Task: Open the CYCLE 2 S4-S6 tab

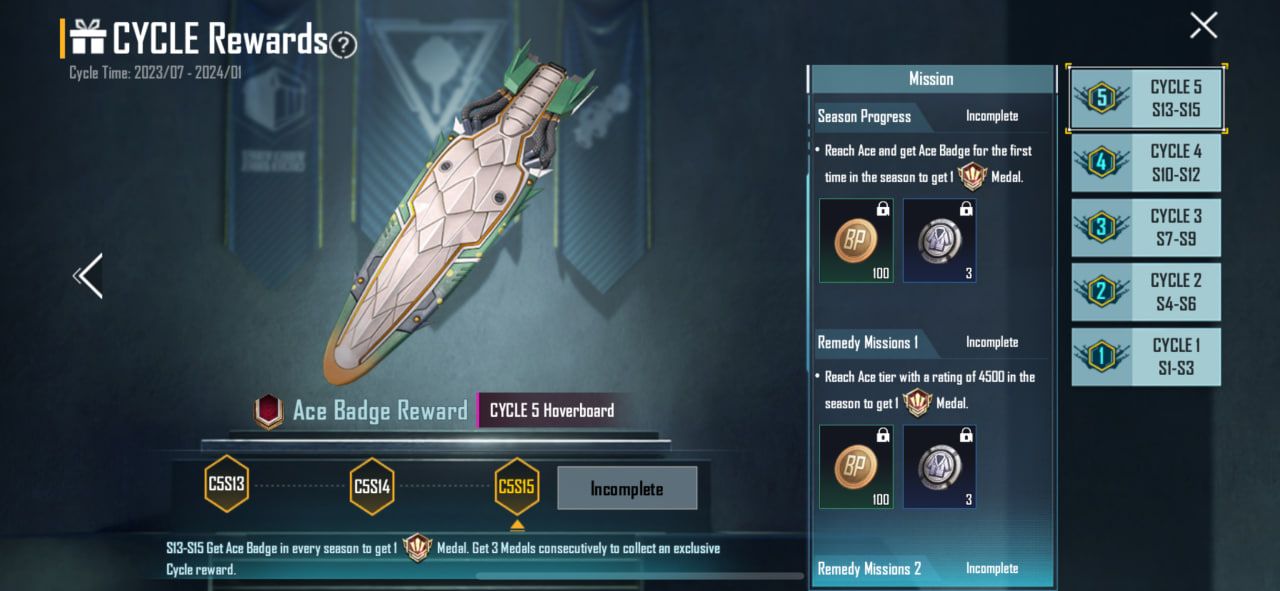Action: (1147, 291)
